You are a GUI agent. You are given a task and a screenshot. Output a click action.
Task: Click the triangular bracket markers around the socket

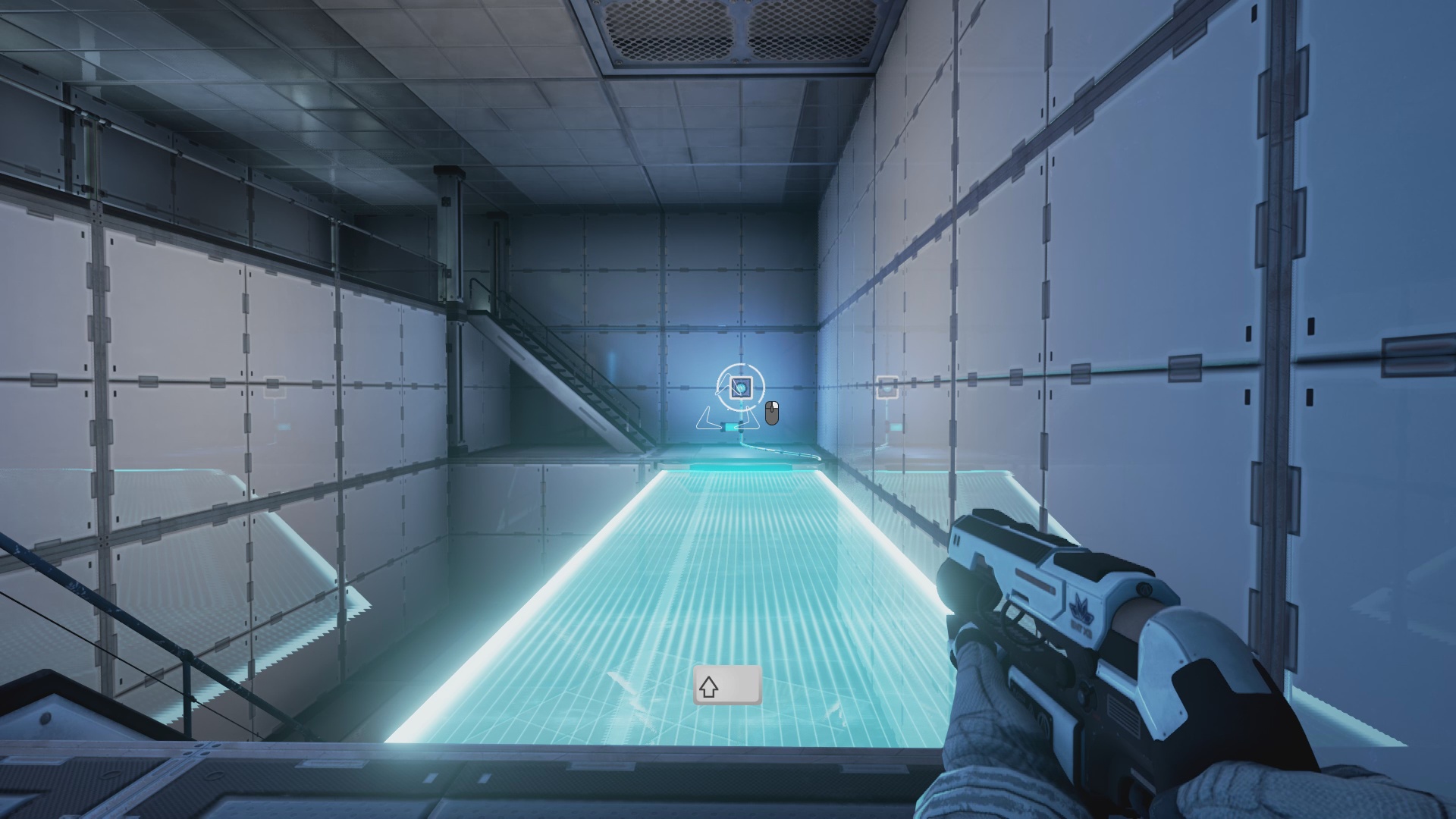(x=706, y=419)
